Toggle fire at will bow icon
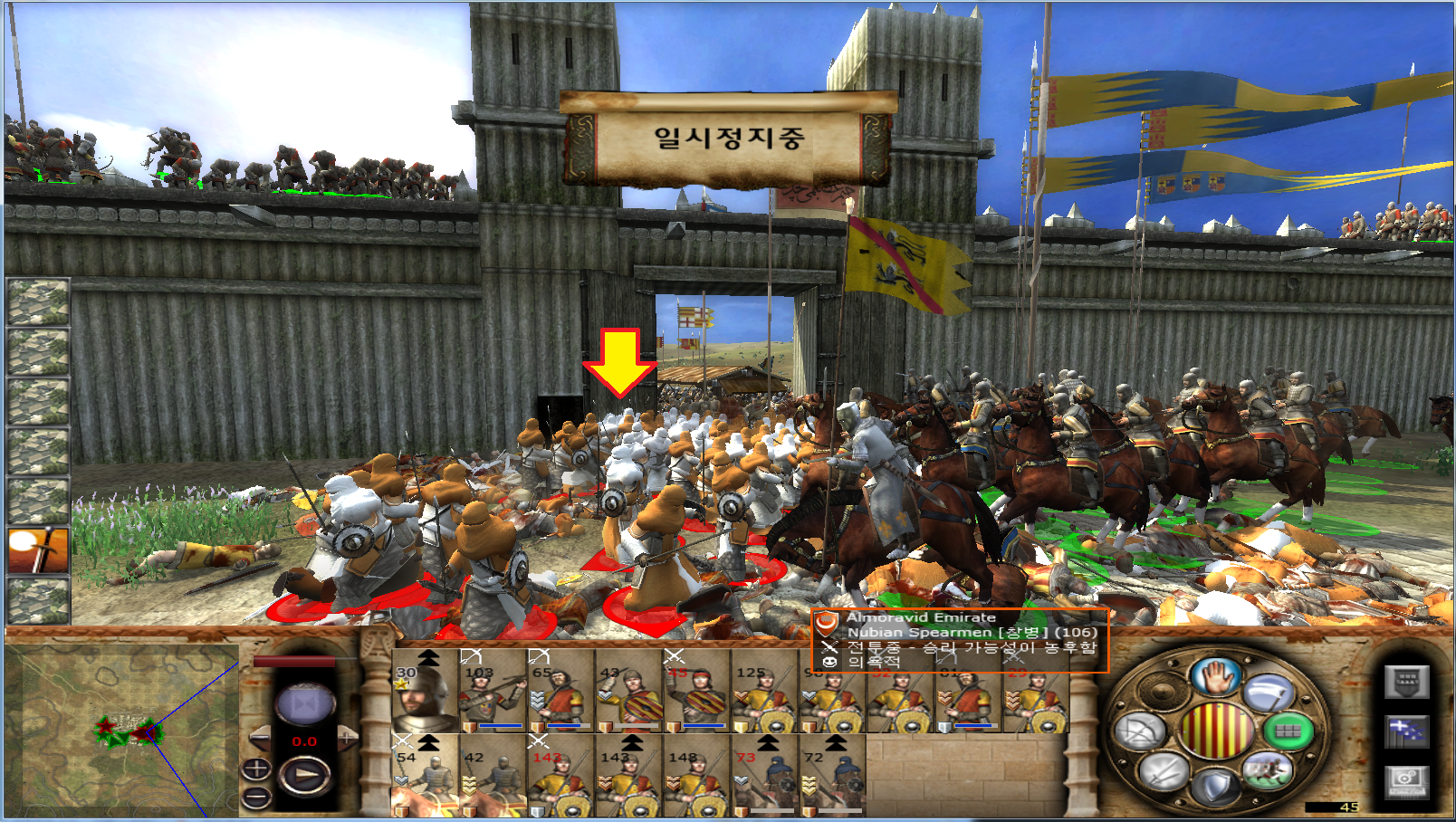 pyautogui.click(x=1140, y=731)
